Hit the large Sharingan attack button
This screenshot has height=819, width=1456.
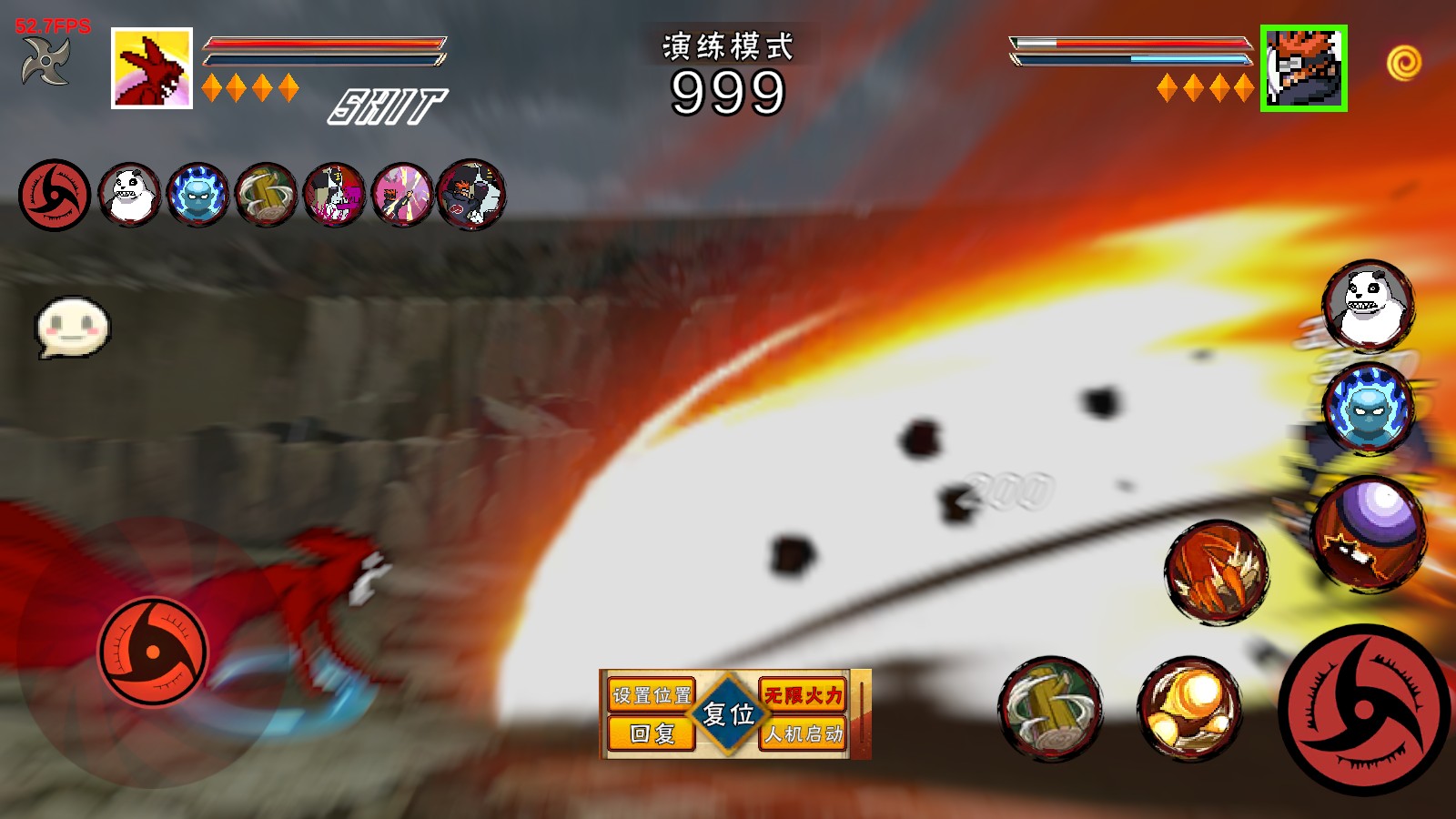click(x=1364, y=711)
